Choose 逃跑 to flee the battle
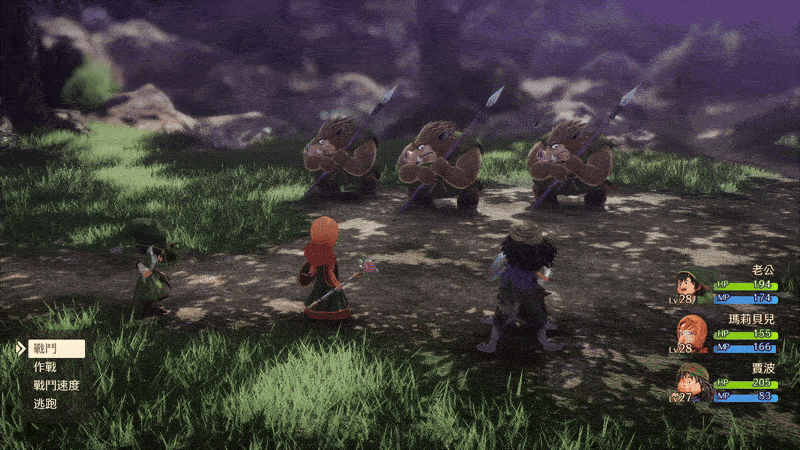This screenshot has height=450, width=800. [x=45, y=403]
